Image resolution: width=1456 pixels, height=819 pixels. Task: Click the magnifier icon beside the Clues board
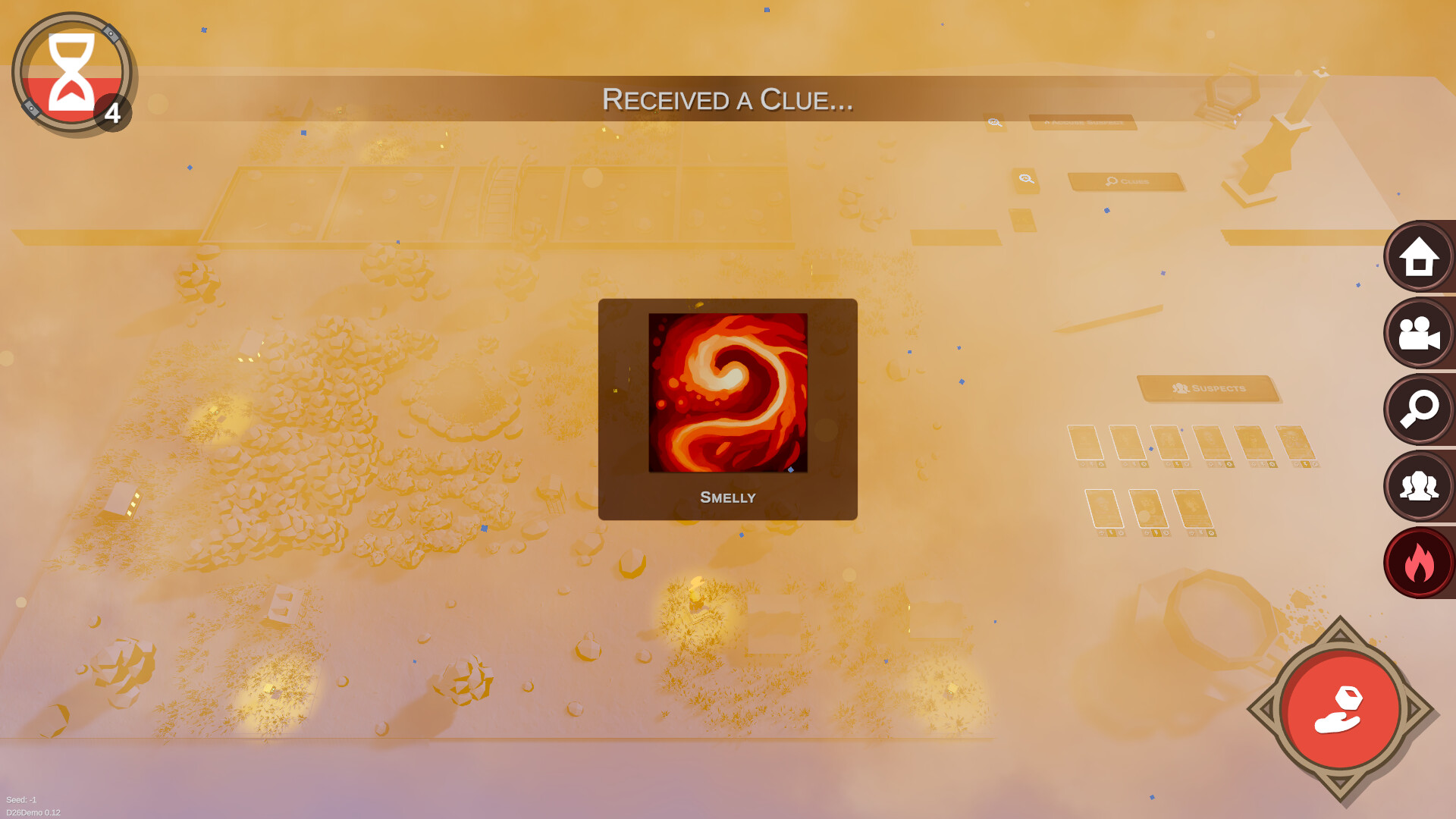point(1025,178)
